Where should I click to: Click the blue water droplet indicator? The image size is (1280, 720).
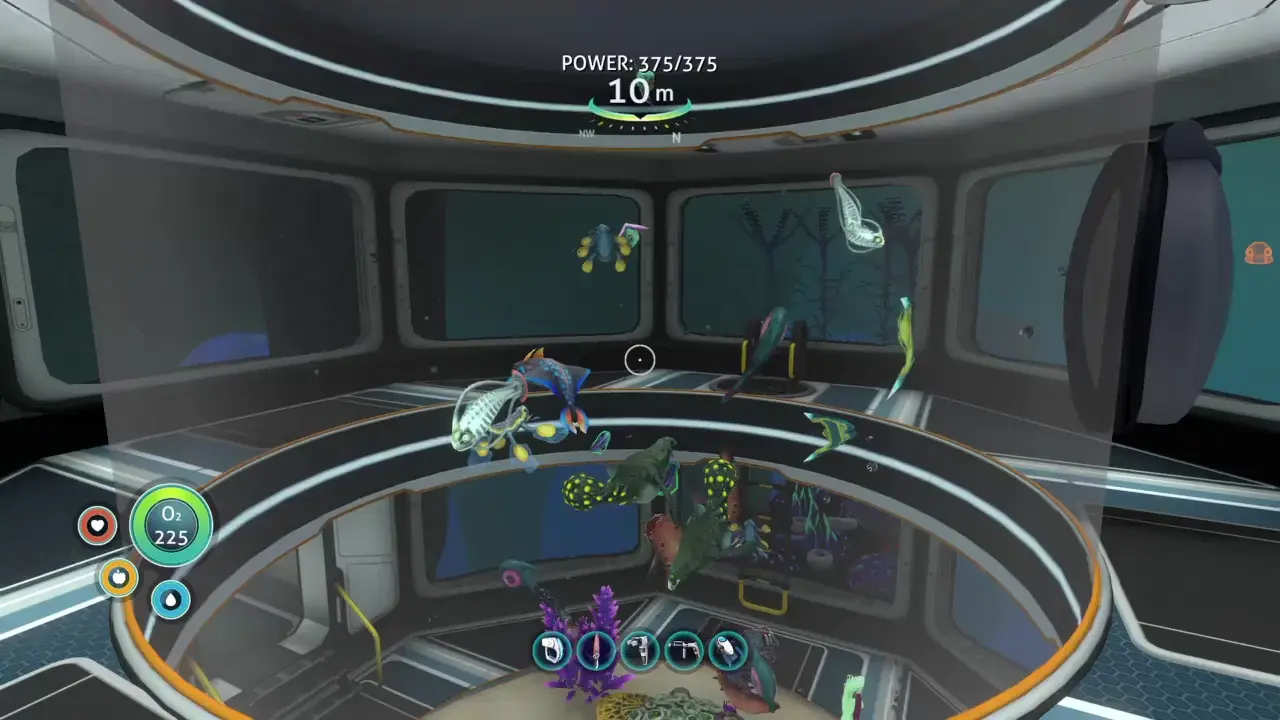click(x=170, y=602)
